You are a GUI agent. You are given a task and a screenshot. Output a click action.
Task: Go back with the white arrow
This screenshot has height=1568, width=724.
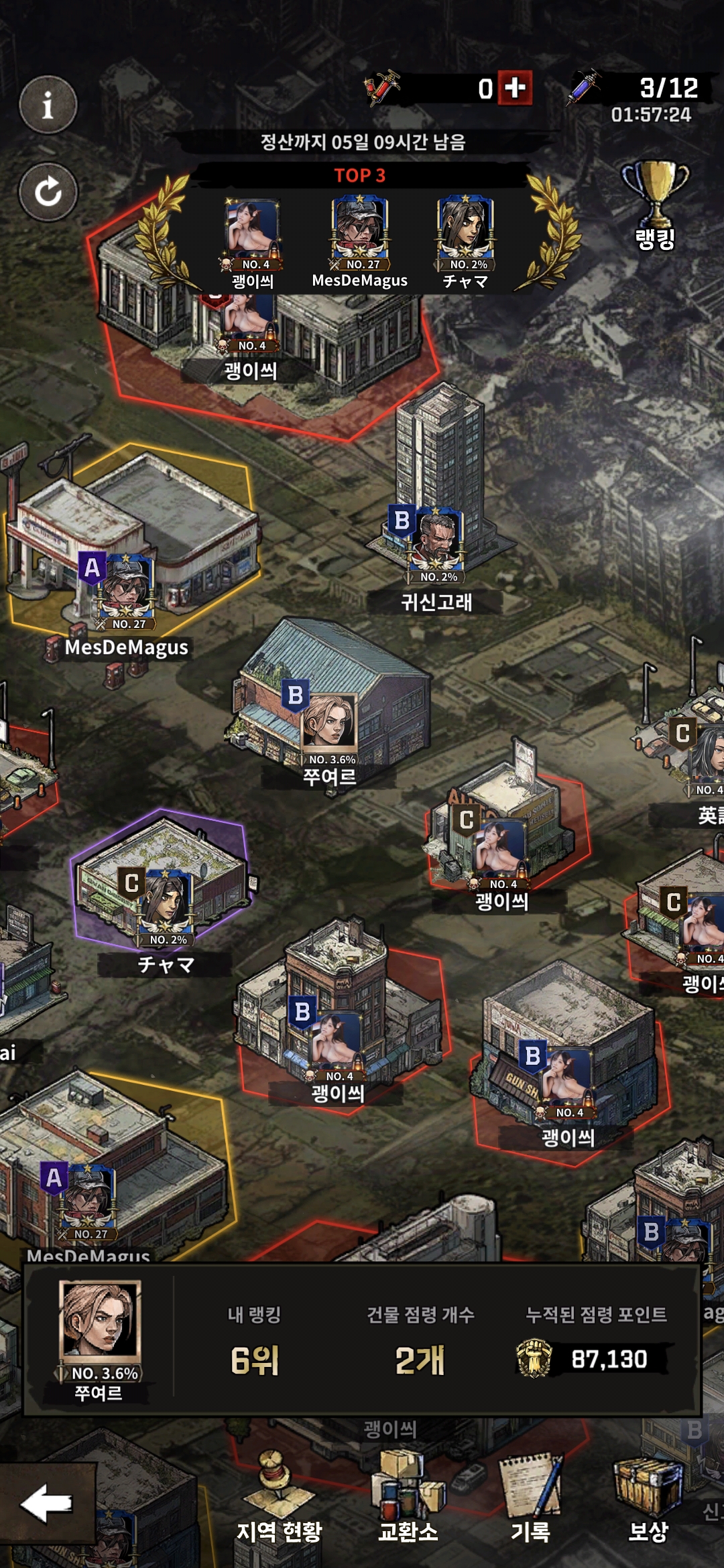[x=47, y=1503]
